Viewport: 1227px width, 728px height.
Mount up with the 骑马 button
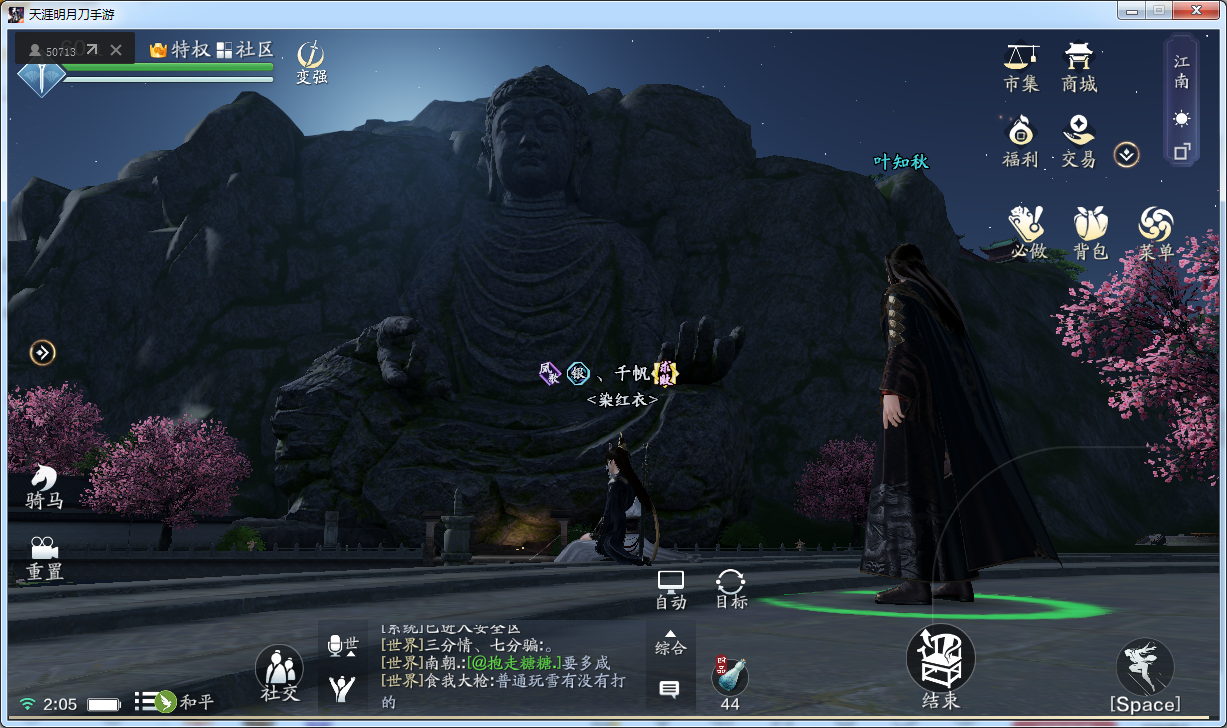click(44, 487)
